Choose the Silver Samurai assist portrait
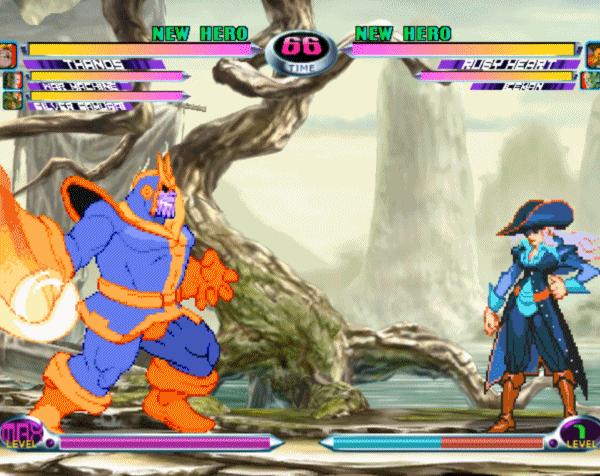The width and height of the screenshot is (600, 476). (x=11, y=99)
